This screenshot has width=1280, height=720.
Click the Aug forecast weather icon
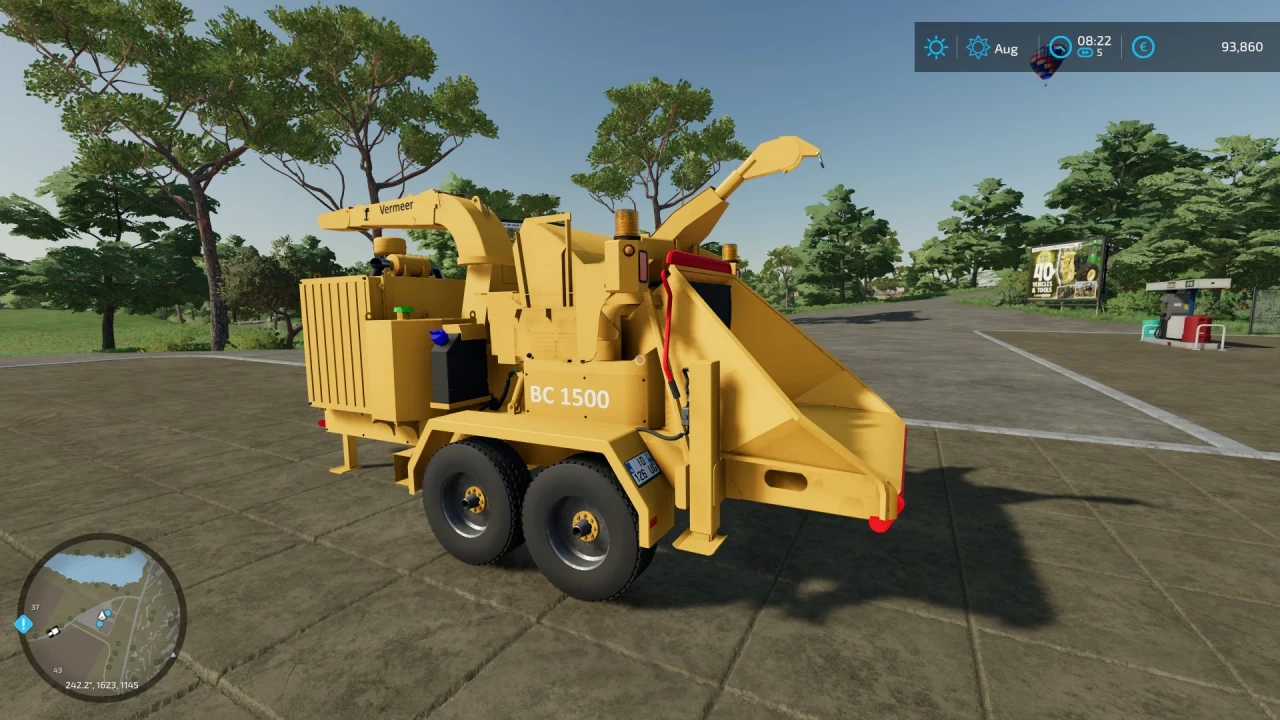(976, 47)
